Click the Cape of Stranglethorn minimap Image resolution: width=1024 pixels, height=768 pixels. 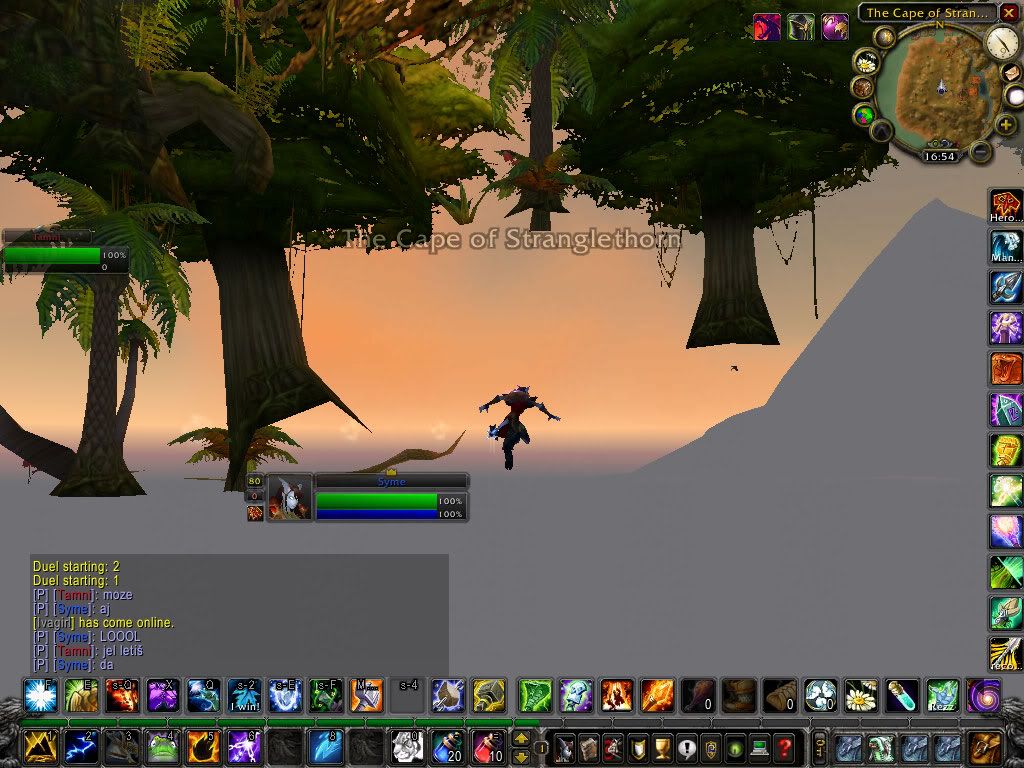tap(940, 88)
